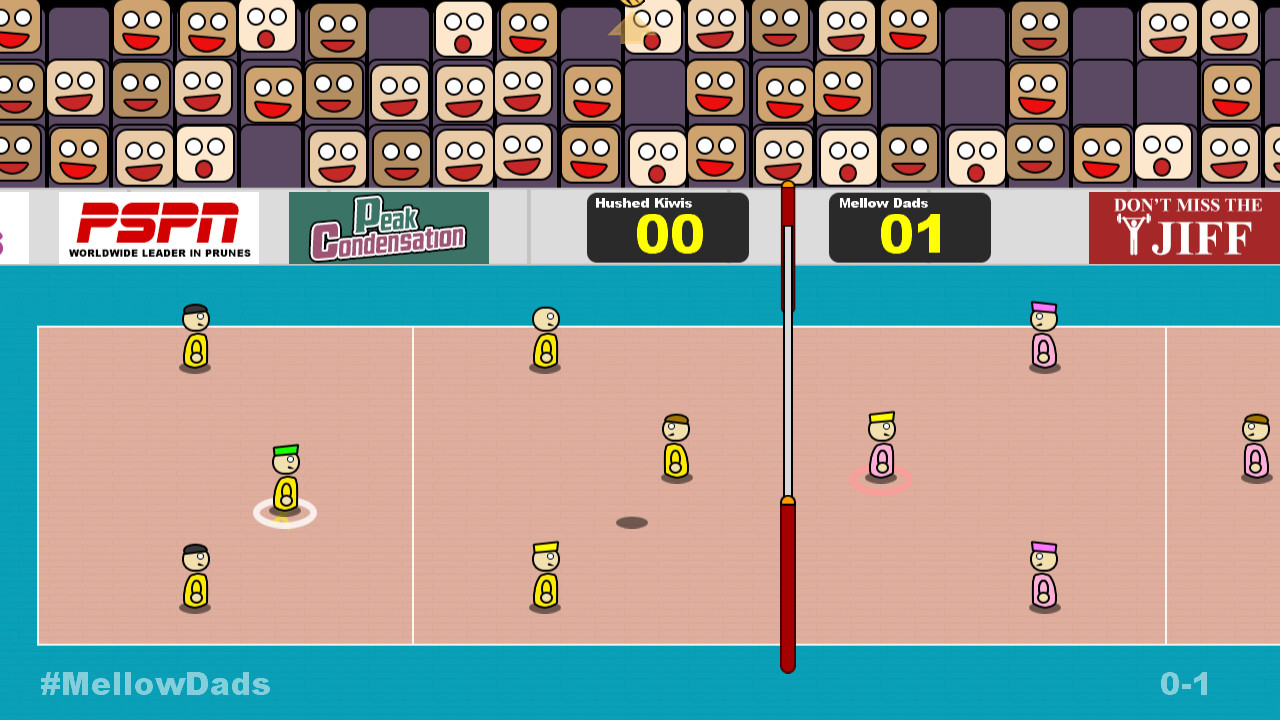Viewport: 1280px width, 720px height.
Task: Click the 0-1 set score indicator
Action: coord(1186,684)
